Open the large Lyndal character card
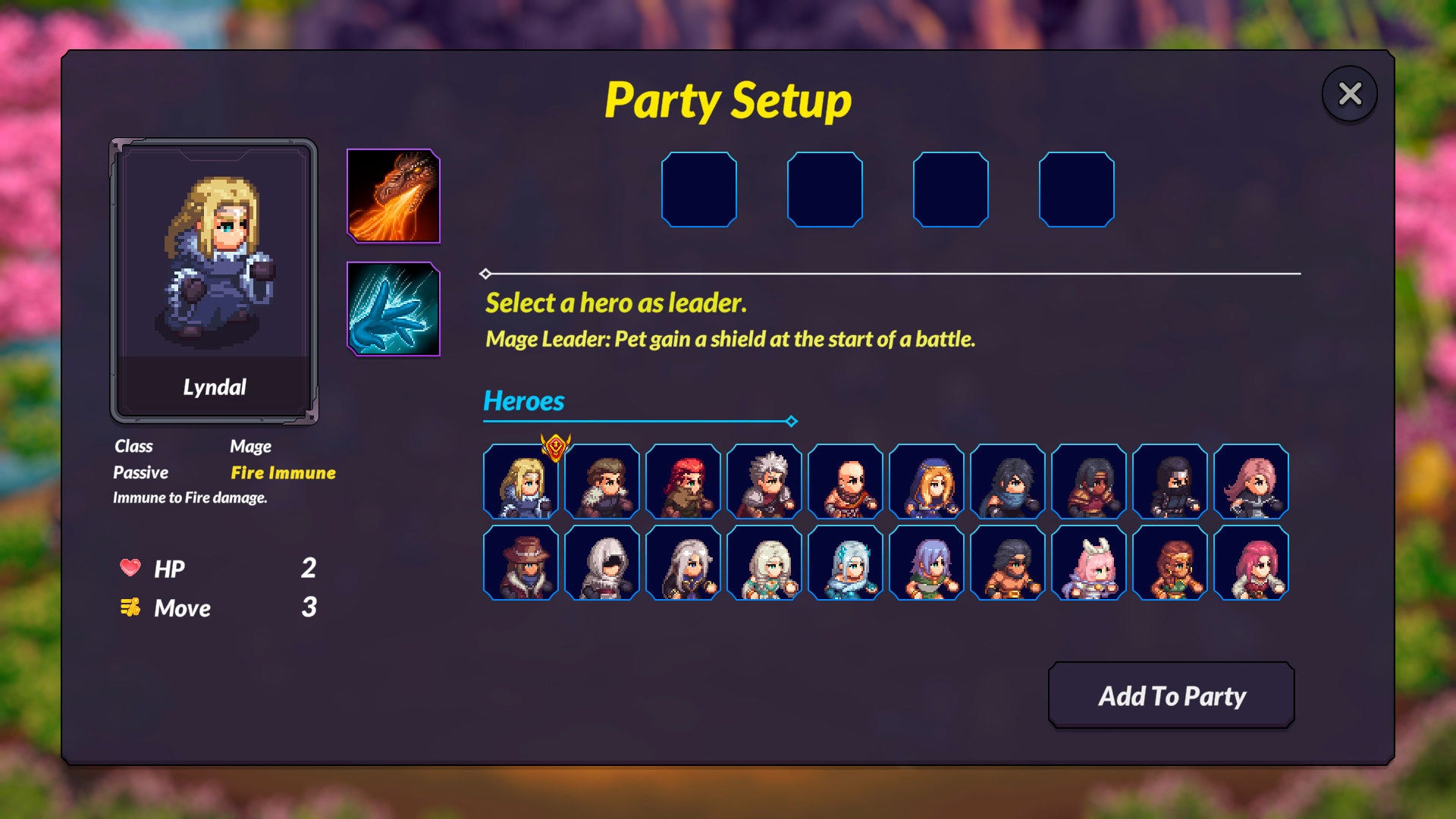The image size is (1456, 819). point(214,281)
